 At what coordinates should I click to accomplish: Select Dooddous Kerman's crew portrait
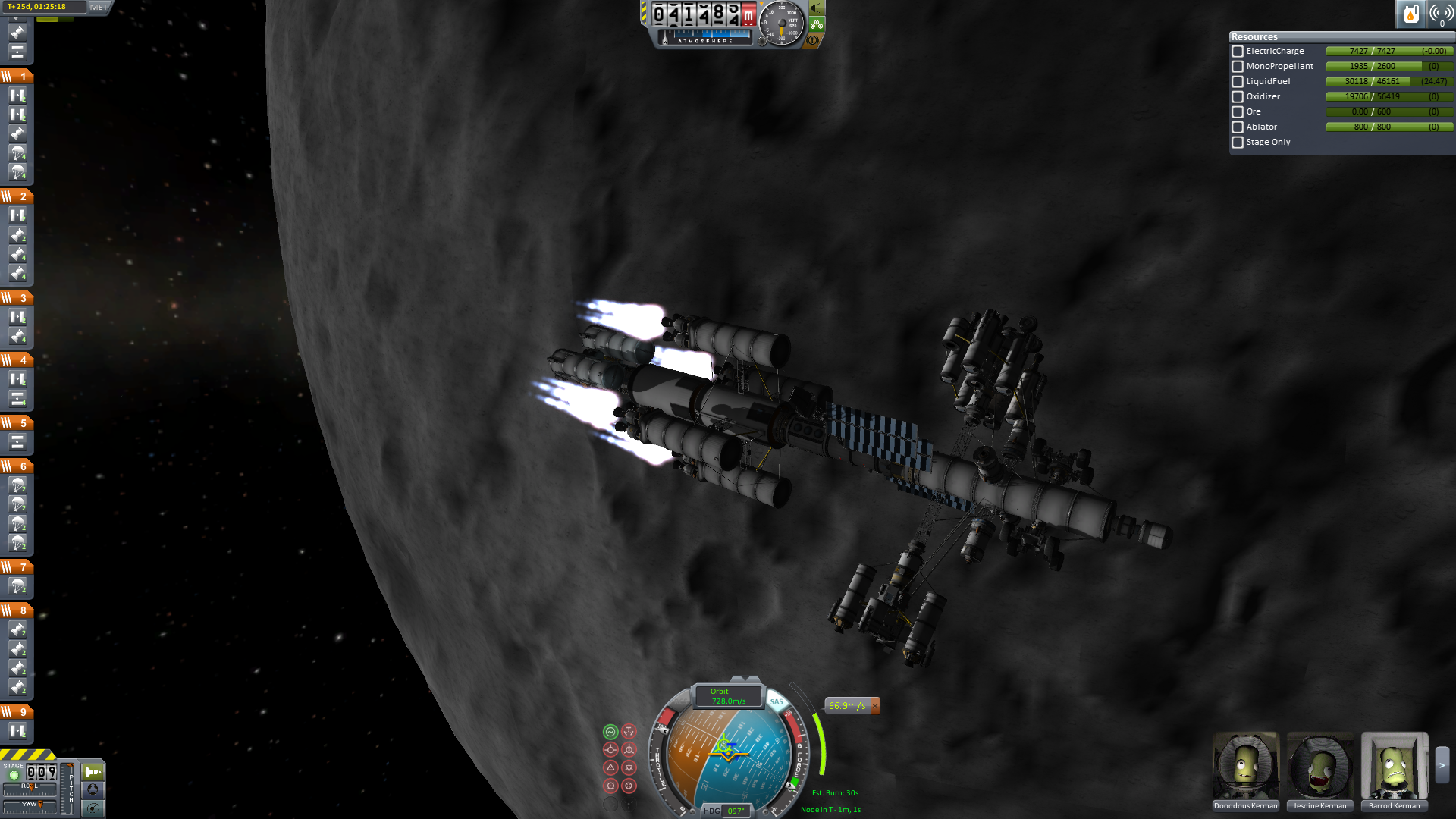(x=1246, y=766)
